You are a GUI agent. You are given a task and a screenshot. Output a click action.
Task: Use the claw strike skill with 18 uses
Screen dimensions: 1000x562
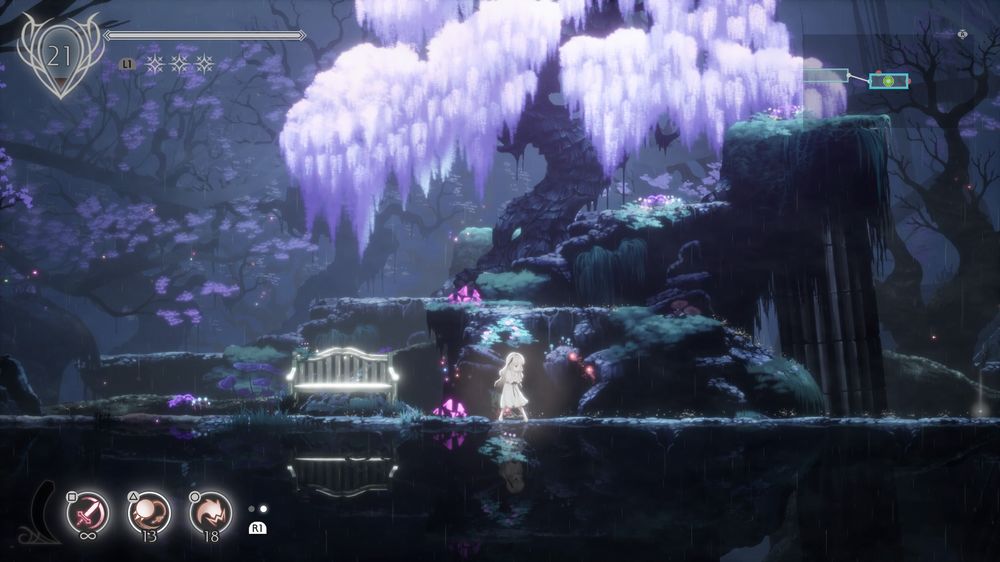[x=210, y=513]
